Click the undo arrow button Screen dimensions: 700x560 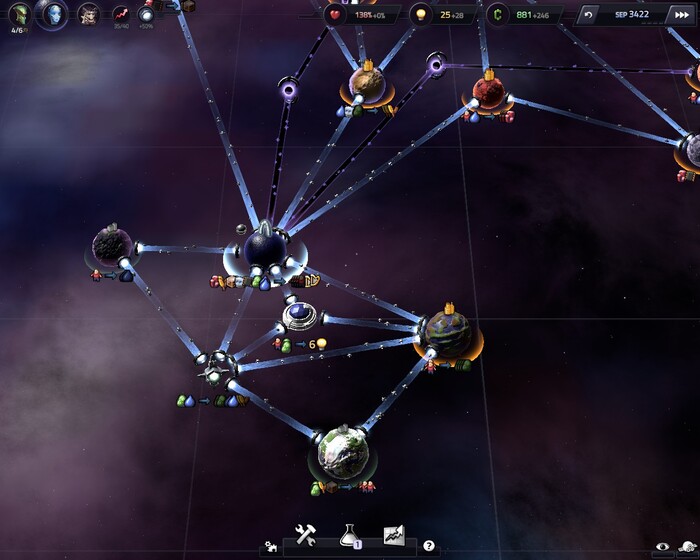point(588,15)
